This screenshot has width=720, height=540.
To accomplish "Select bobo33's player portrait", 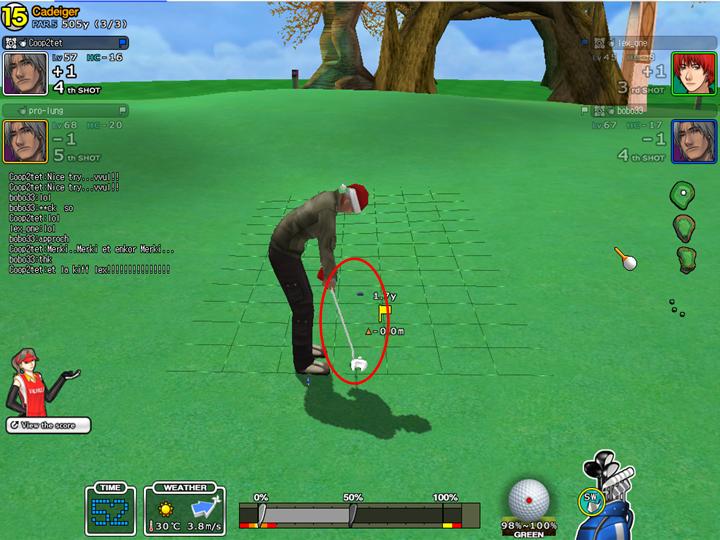I will [688, 140].
